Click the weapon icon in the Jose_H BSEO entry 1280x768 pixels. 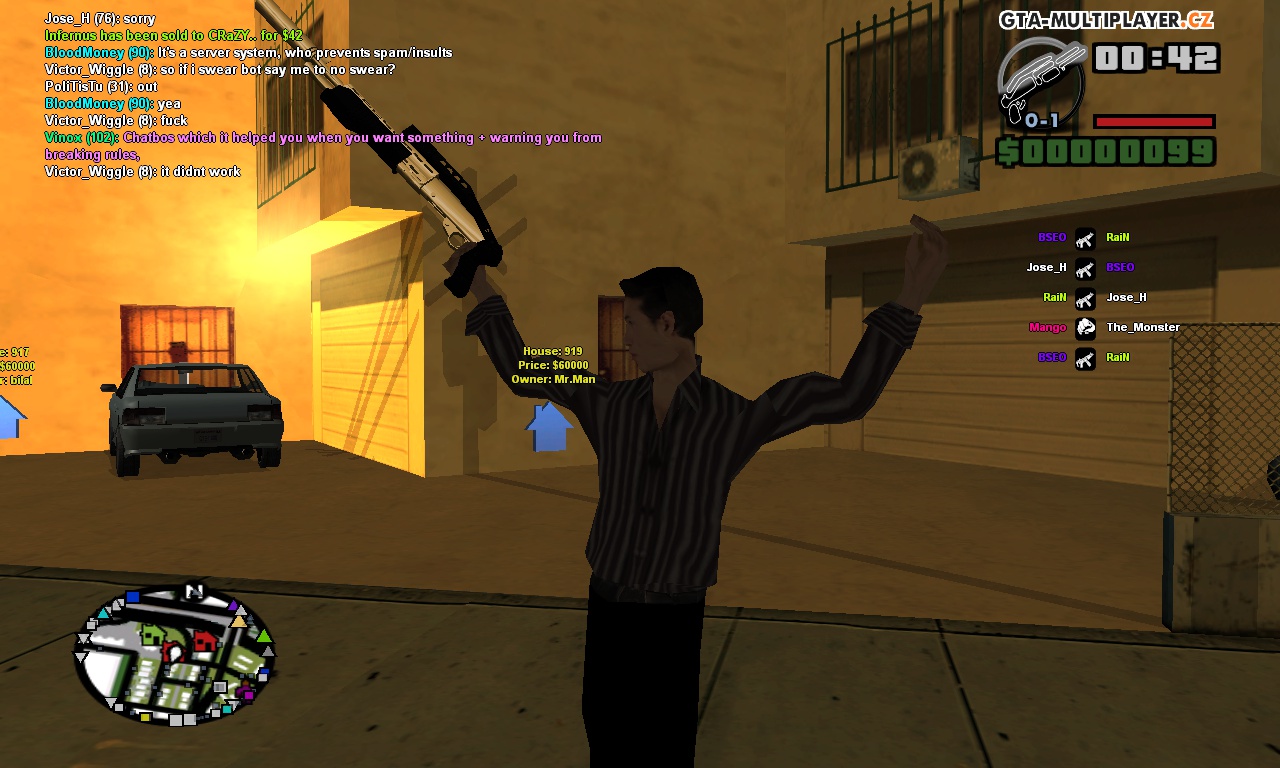pos(1085,268)
